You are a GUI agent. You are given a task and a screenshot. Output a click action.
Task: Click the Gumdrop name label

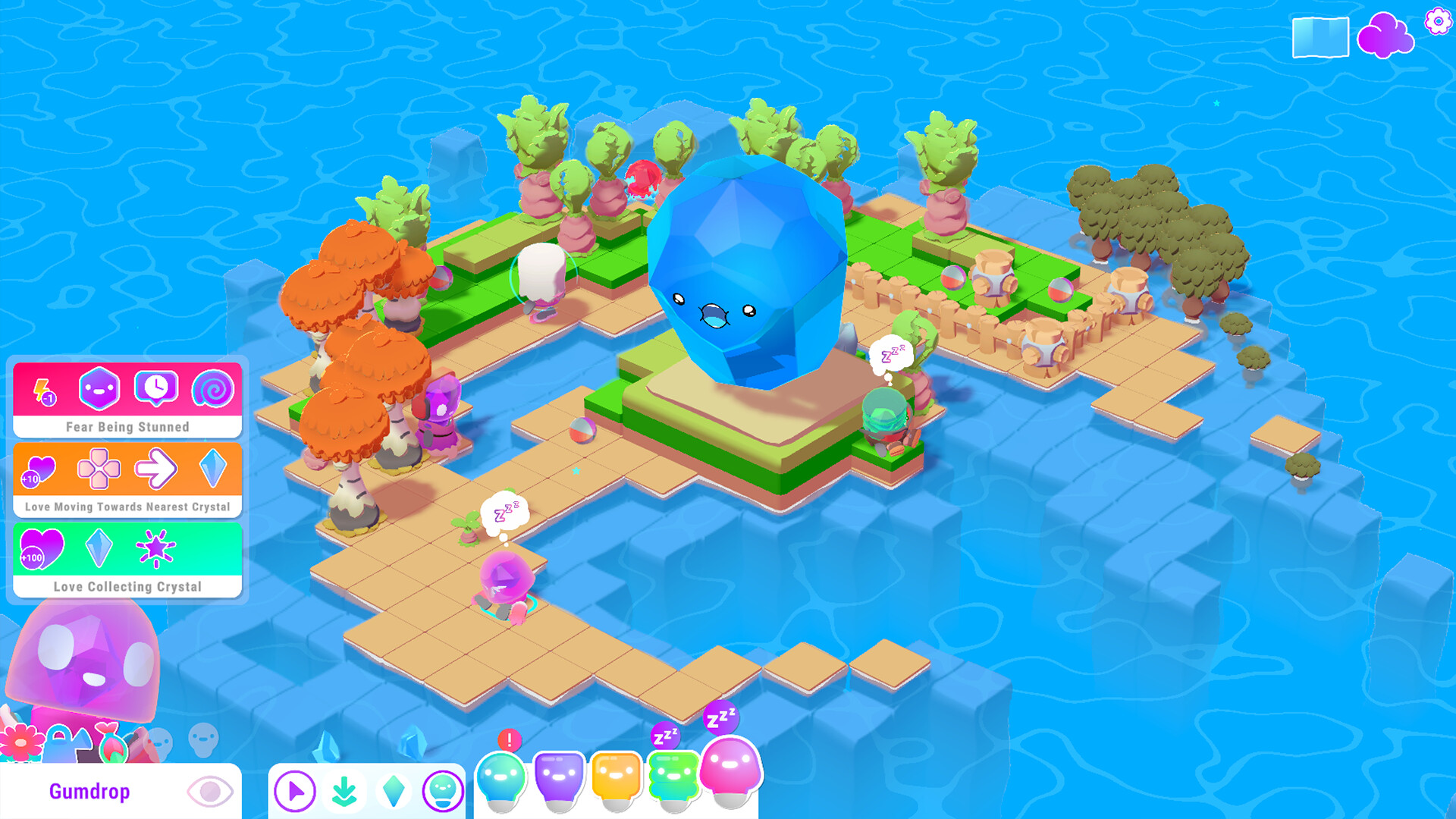coord(89,791)
